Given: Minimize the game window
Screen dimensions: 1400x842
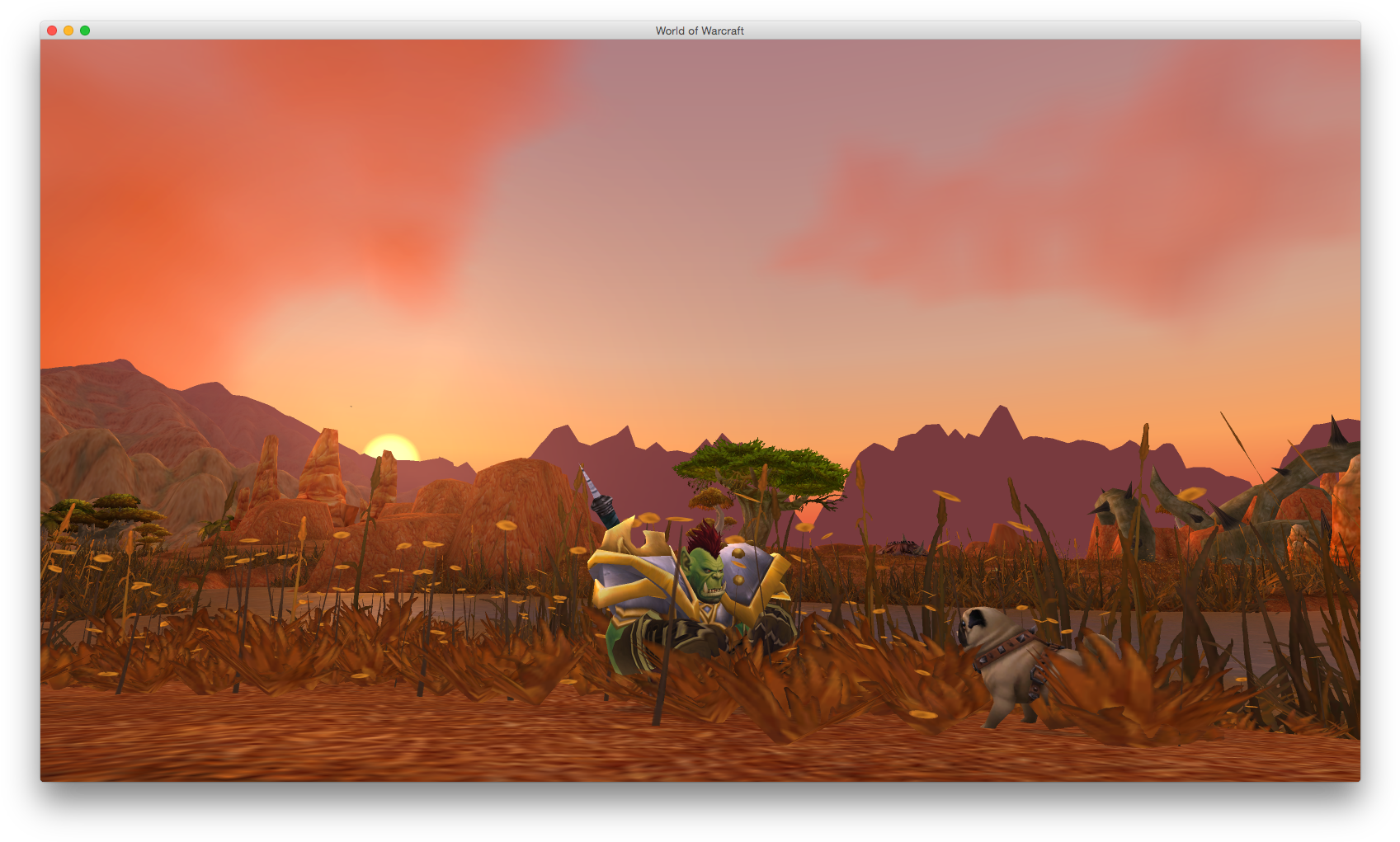Looking at the screenshot, I should click(68, 30).
